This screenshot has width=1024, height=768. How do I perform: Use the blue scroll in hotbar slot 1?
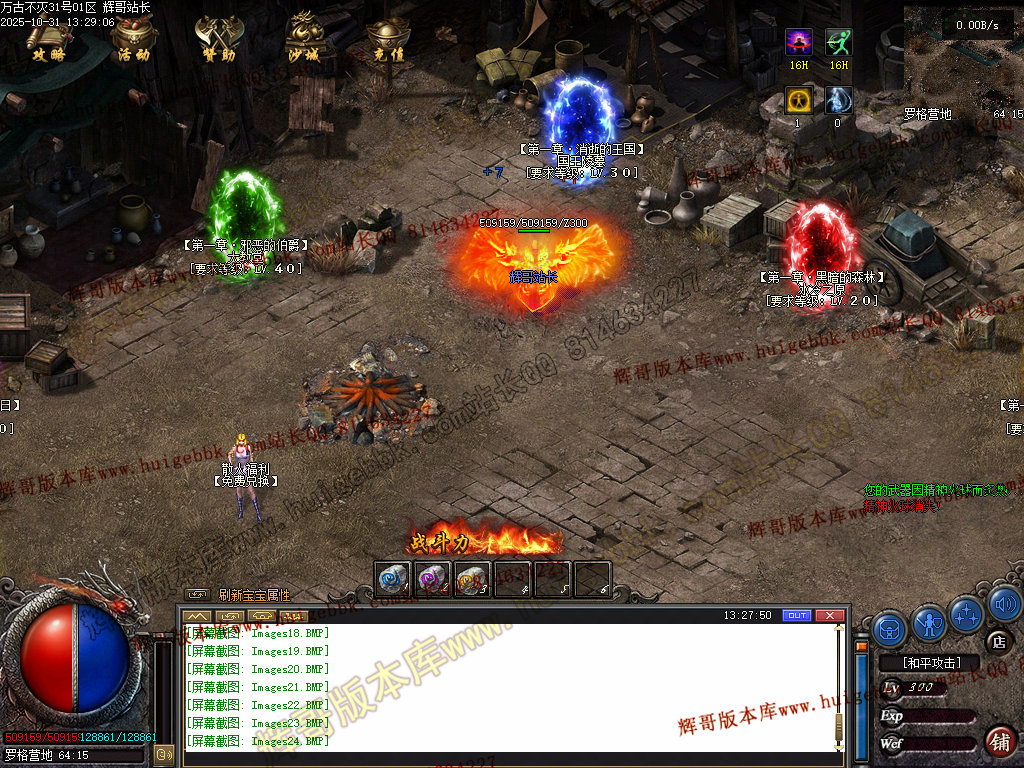point(393,579)
